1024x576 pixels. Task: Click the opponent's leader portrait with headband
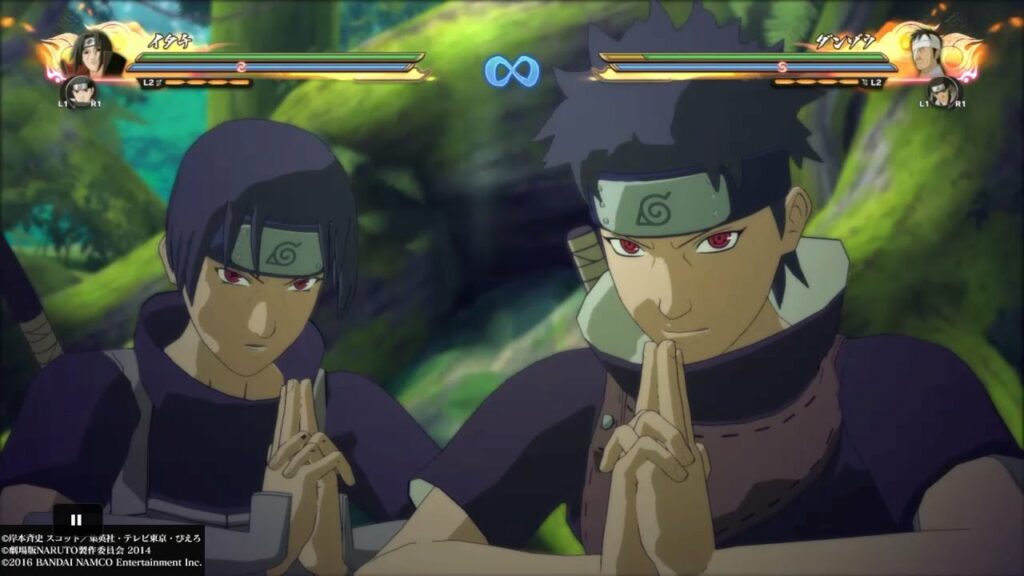[x=926, y=53]
